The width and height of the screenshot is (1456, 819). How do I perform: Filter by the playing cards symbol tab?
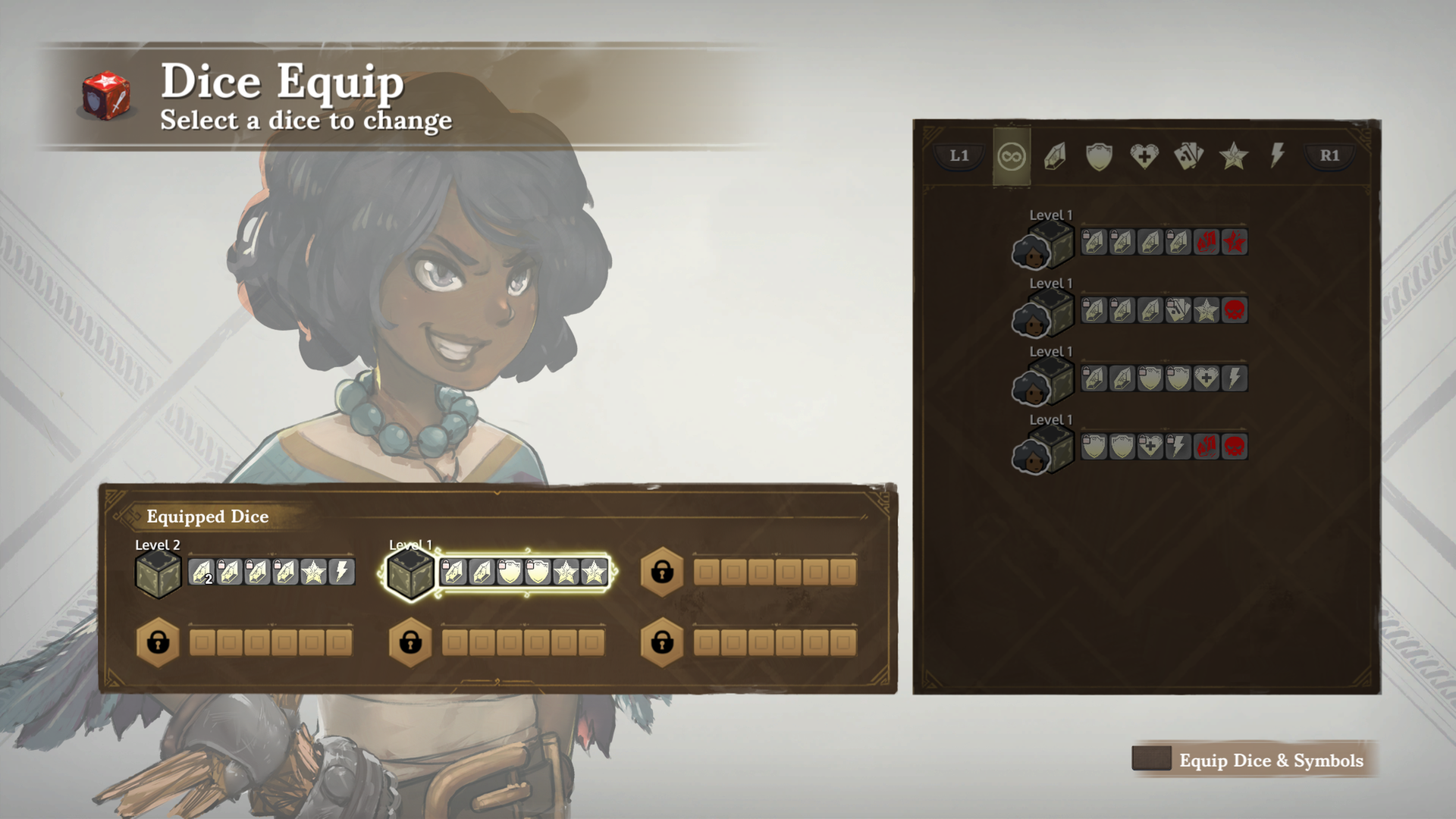[1188, 157]
